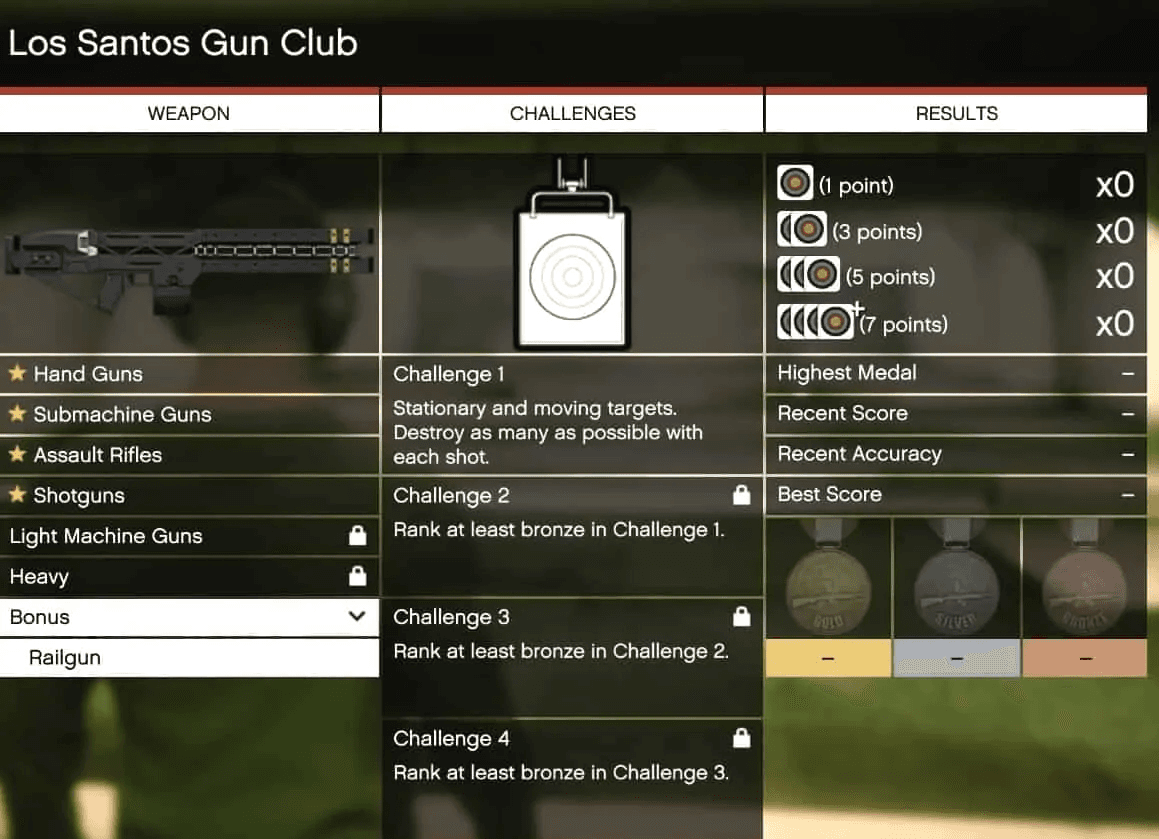The image size is (1159, 839).
Task: Select the locked Light Machine Guns category
Action: [189, 536]
